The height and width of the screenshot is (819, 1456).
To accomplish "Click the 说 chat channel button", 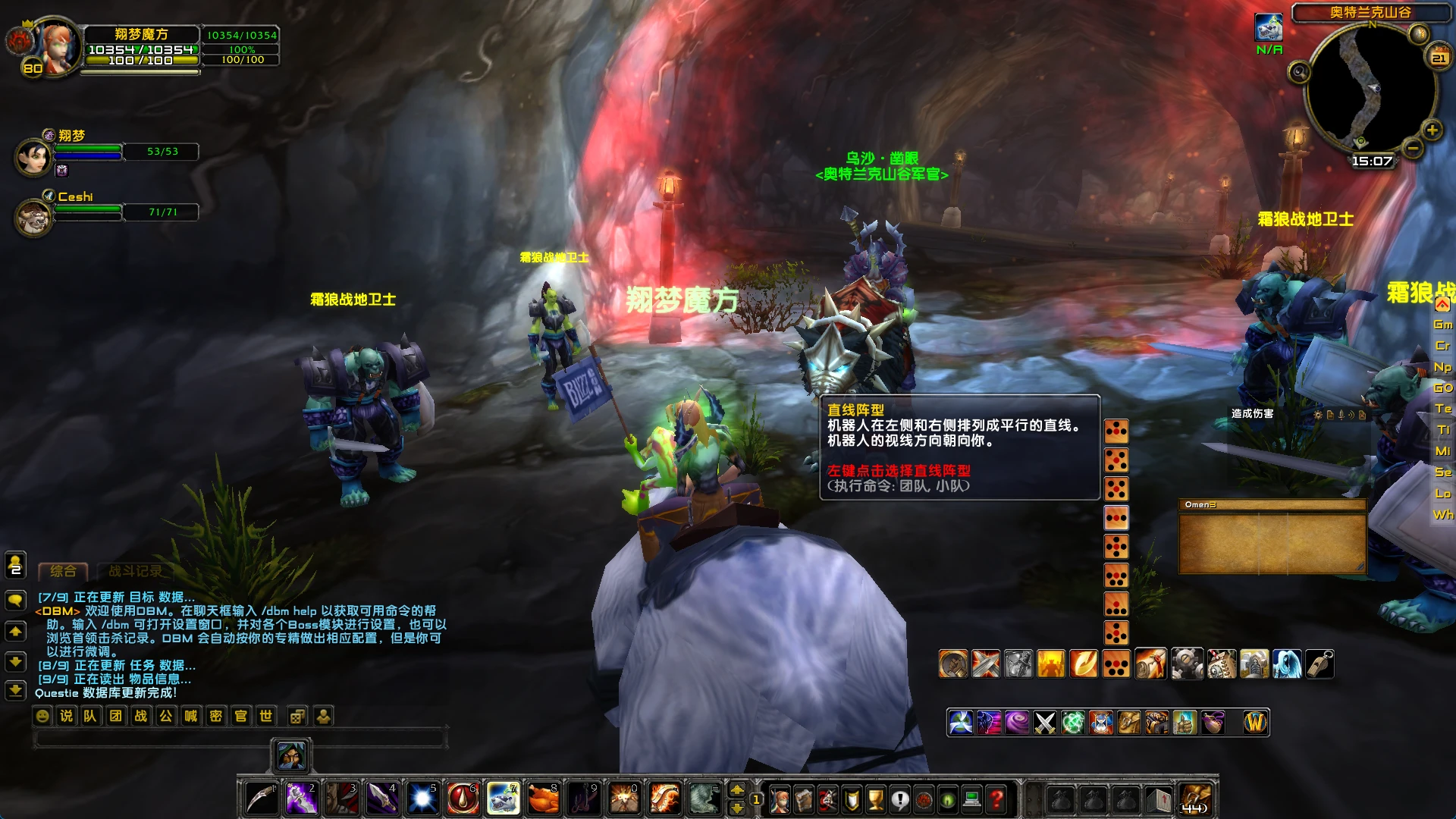I will [x=66, y=716].
